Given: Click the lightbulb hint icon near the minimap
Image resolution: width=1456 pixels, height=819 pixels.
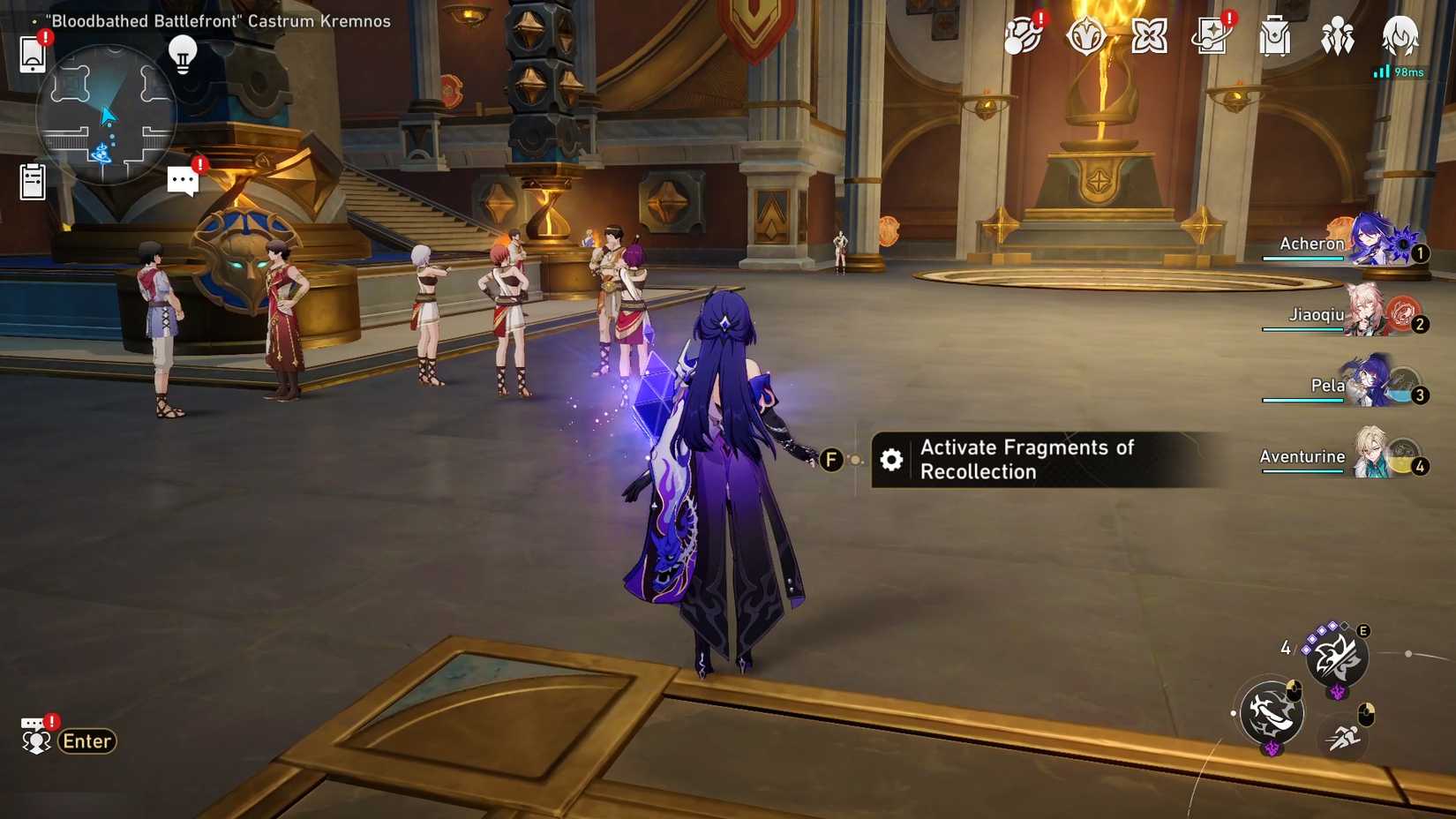Looking at the screenshot, I should [183, 56].
